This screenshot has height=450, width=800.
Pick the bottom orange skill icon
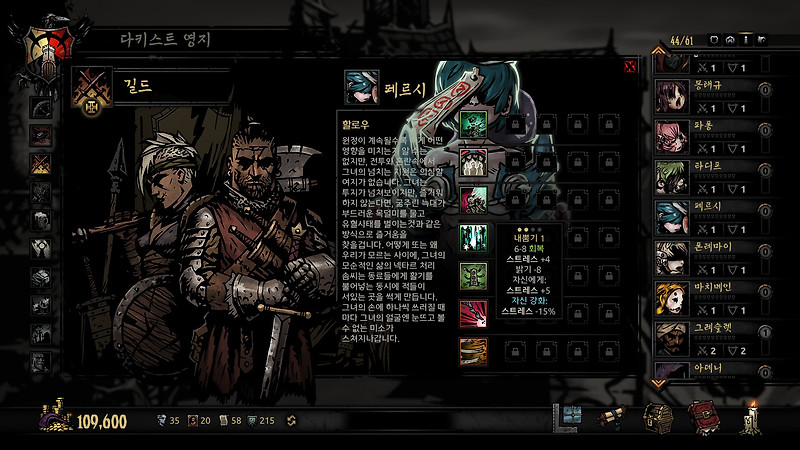point(472,350)
